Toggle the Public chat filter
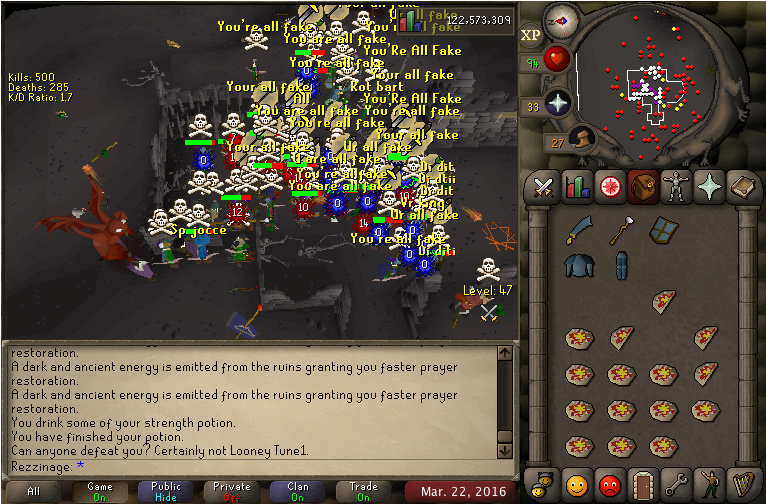This screenshot has width=766, height=504. tap(166, 492)
